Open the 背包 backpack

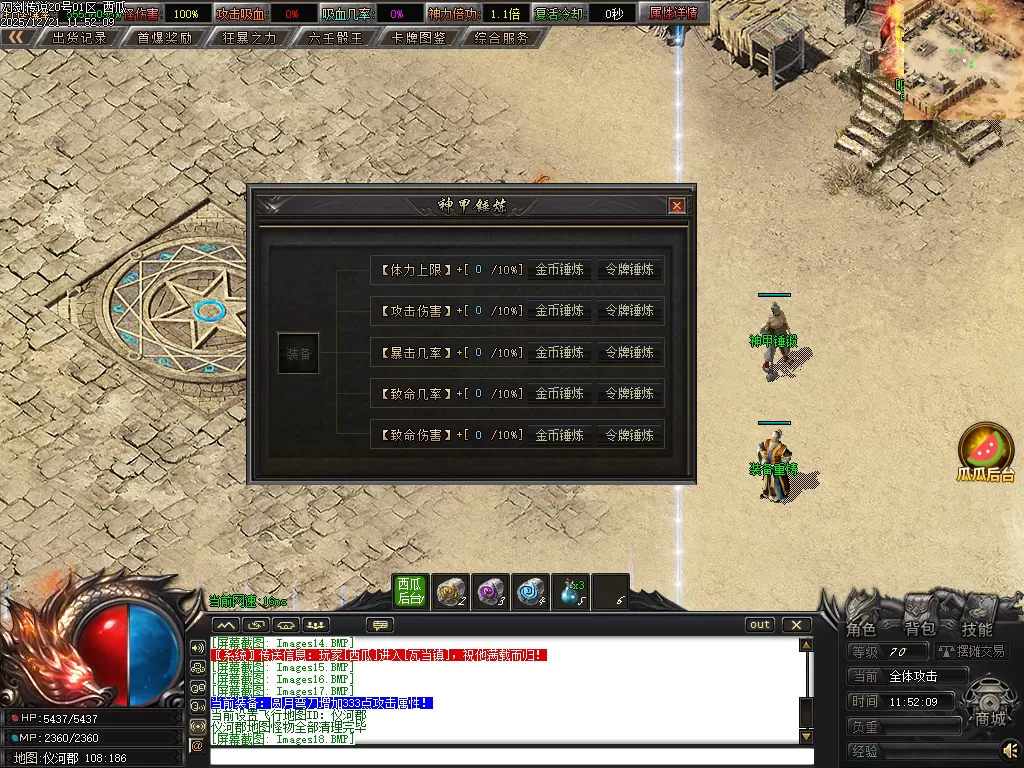(x=919, y=628)
